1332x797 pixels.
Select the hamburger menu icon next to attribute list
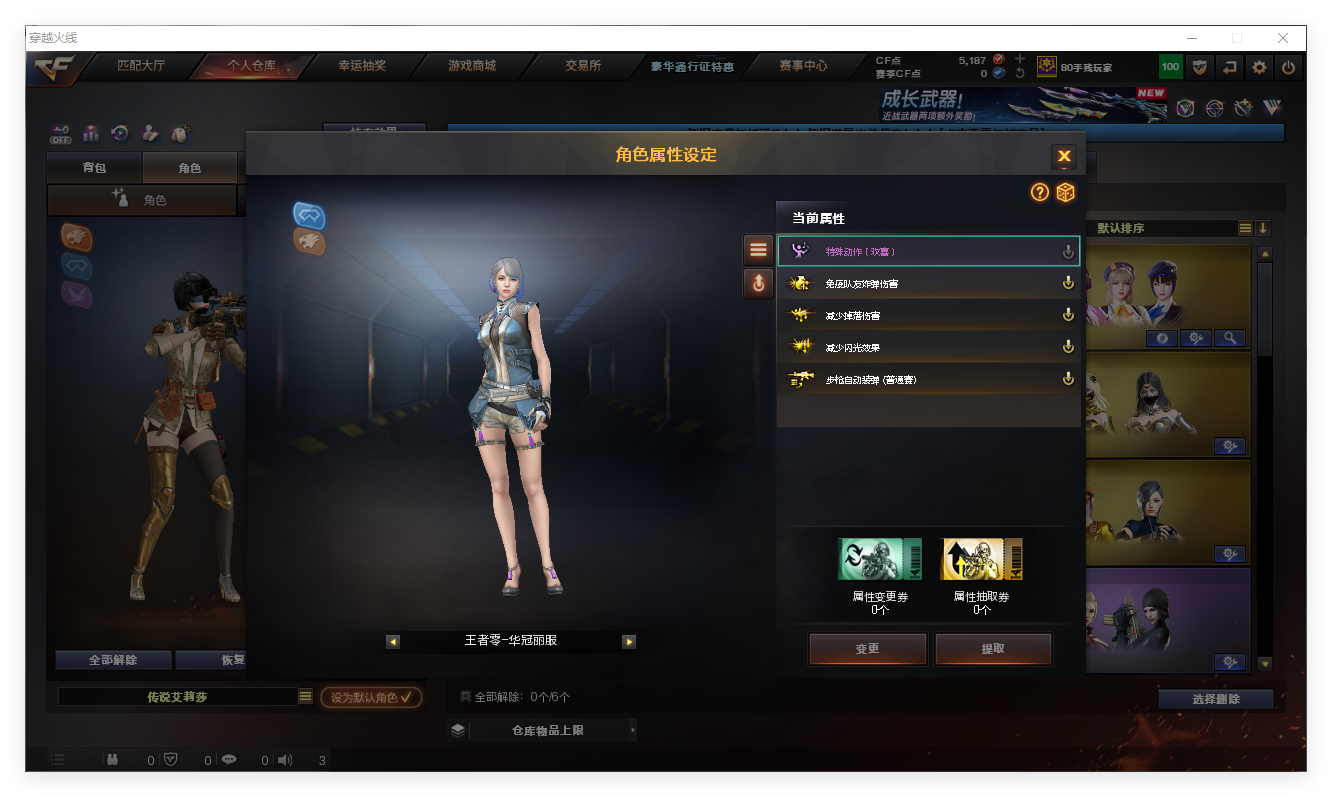point(757,249)
